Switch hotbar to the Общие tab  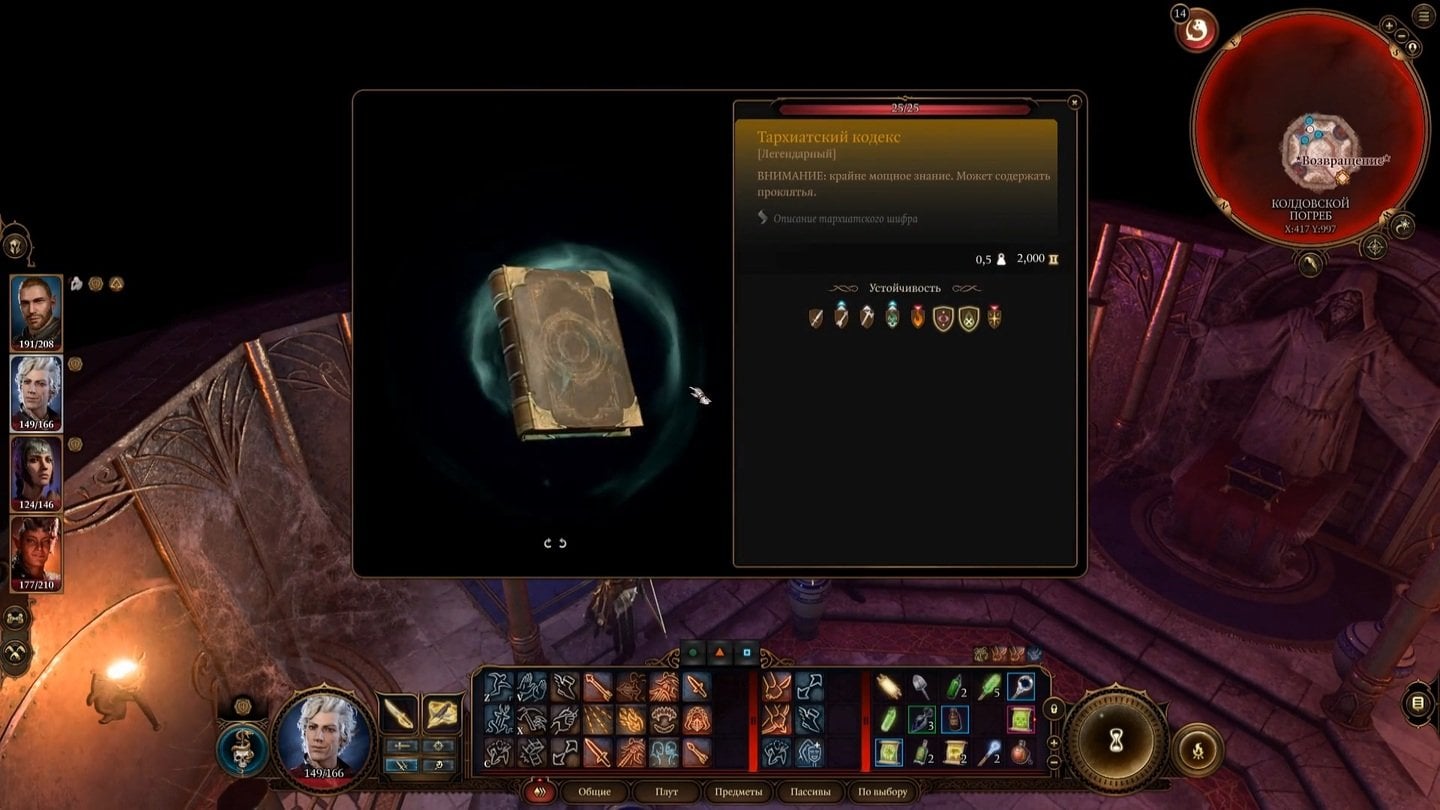click(x=594, y=792)
